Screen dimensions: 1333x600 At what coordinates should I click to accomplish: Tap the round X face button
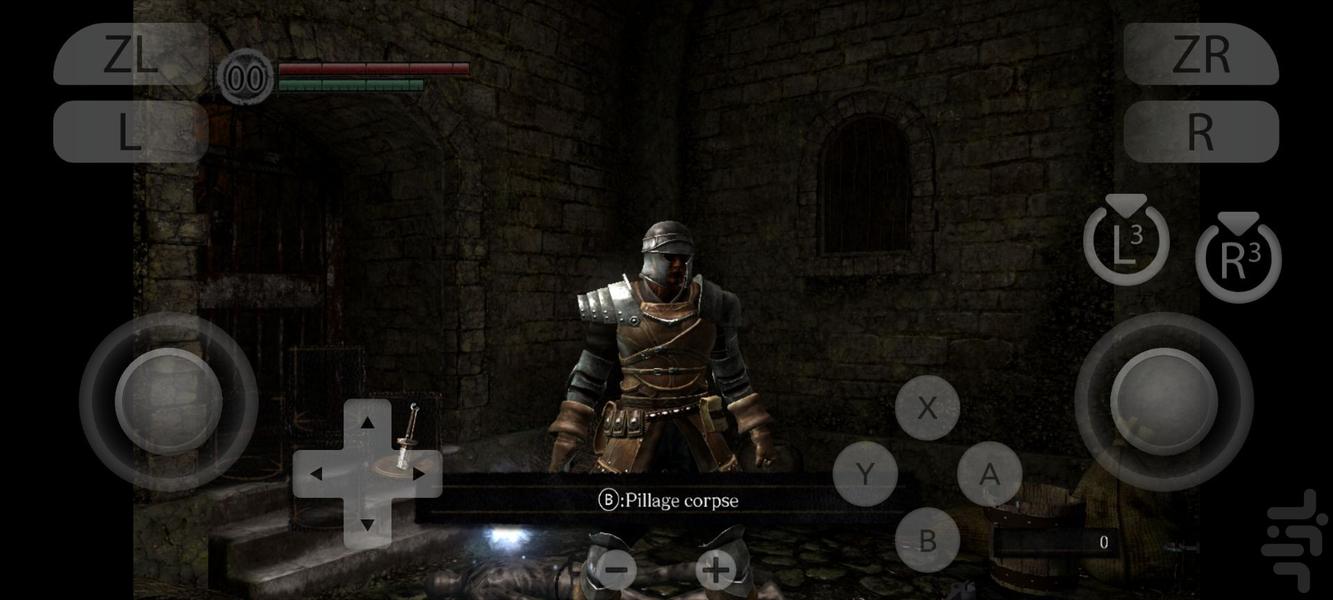(x=927, y=408)
